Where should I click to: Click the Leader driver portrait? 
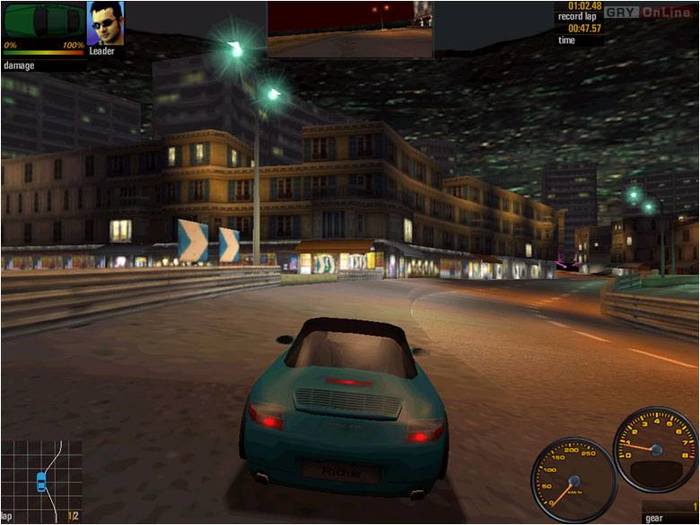coord(104,22)
